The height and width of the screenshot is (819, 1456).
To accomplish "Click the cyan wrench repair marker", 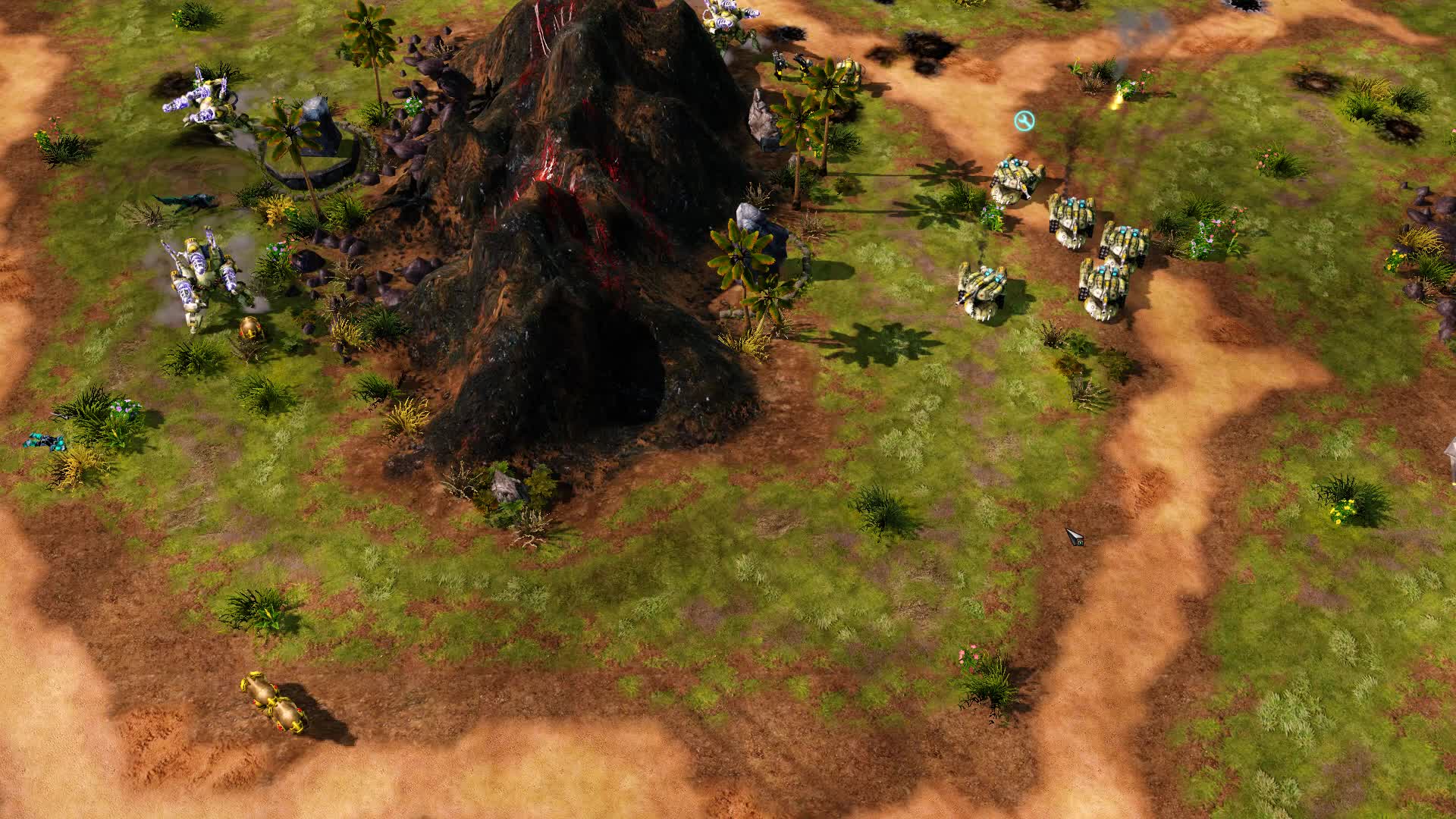I will (1024, 121).
